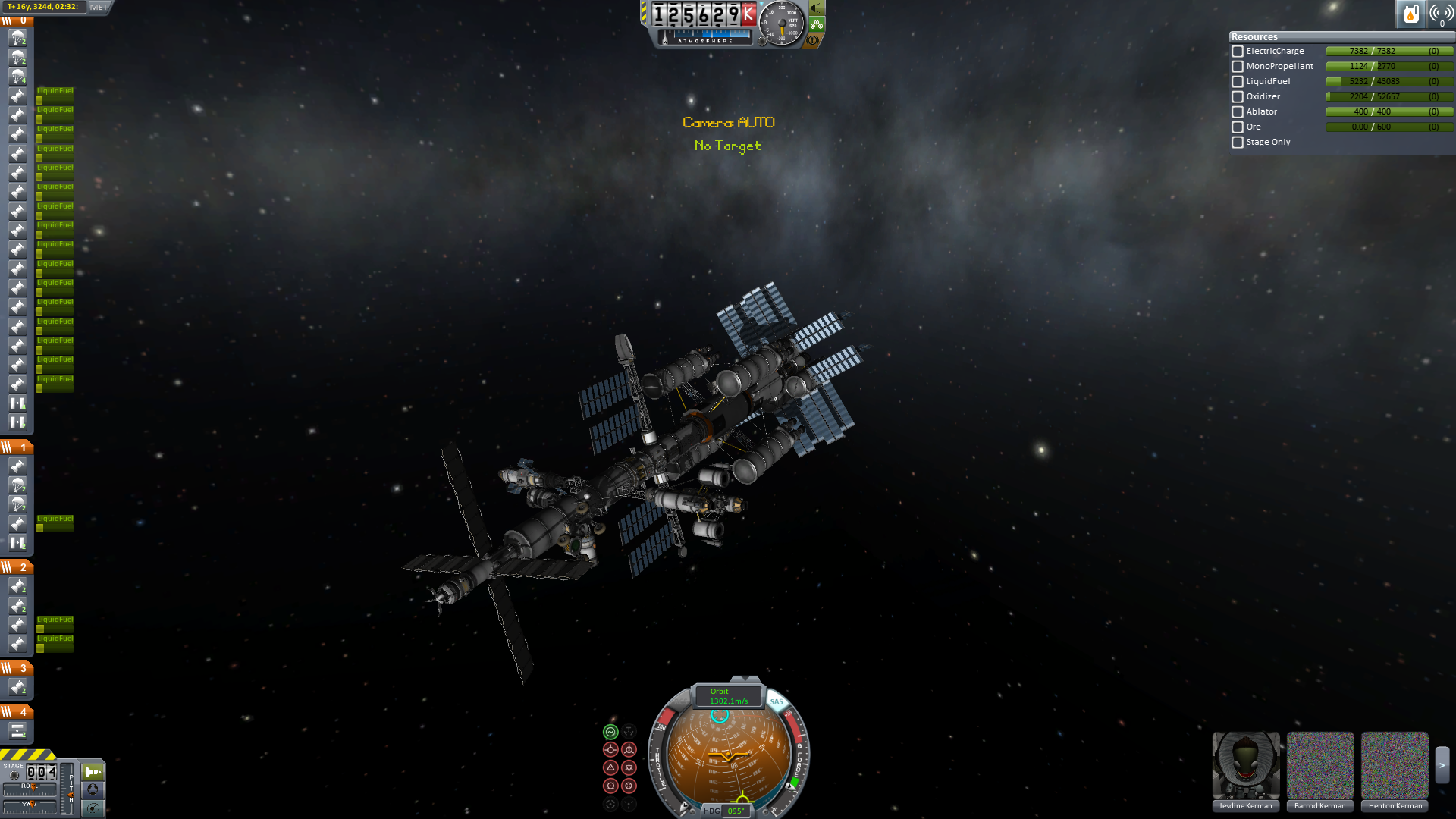Viewport: 1456px width, 819px height.
Task: Check the Oxidizer resource box
Action: pos(1238,97)
